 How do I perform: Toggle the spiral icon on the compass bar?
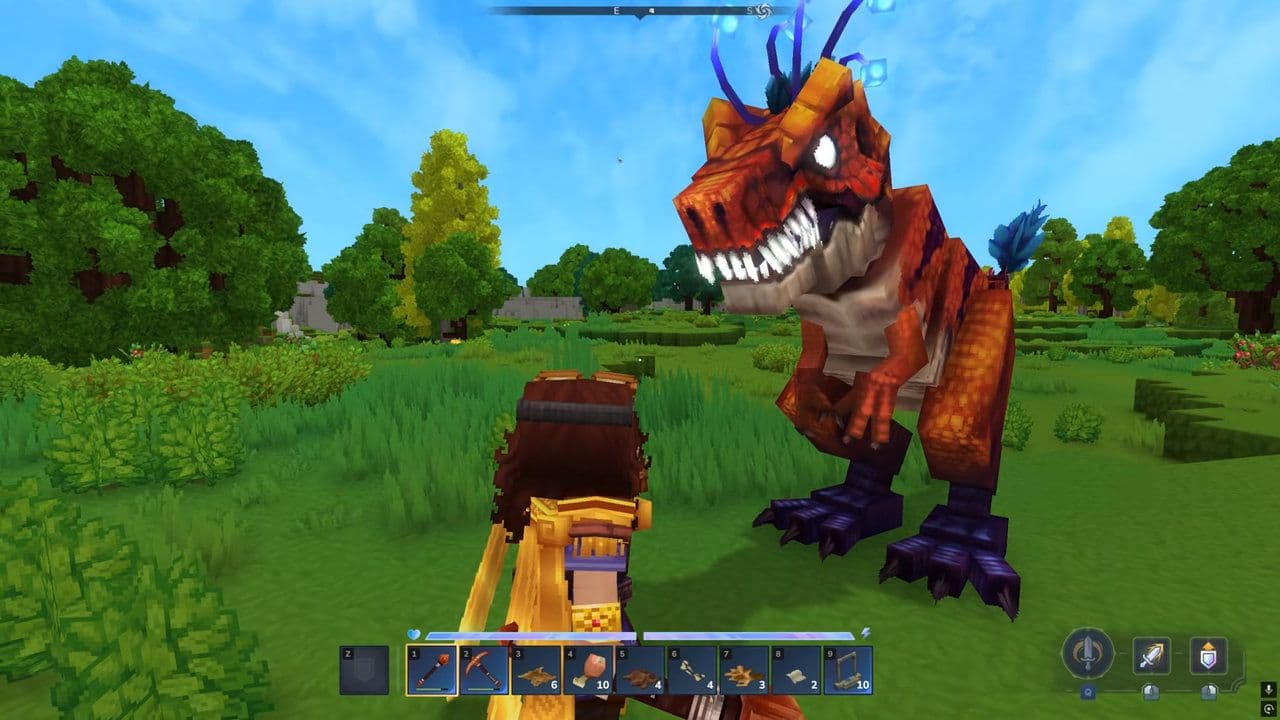point(764,13)
